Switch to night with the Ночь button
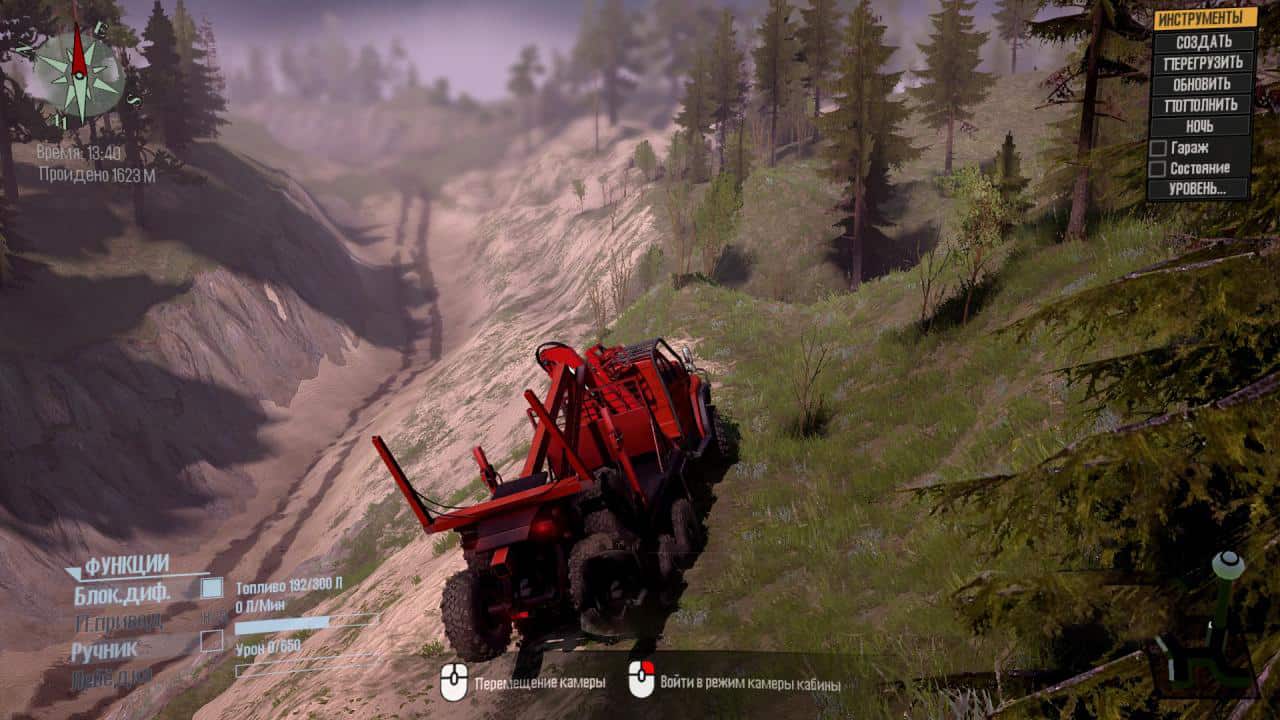The height and width of the screenshot is (720, 1280). tap(1200, 126)
